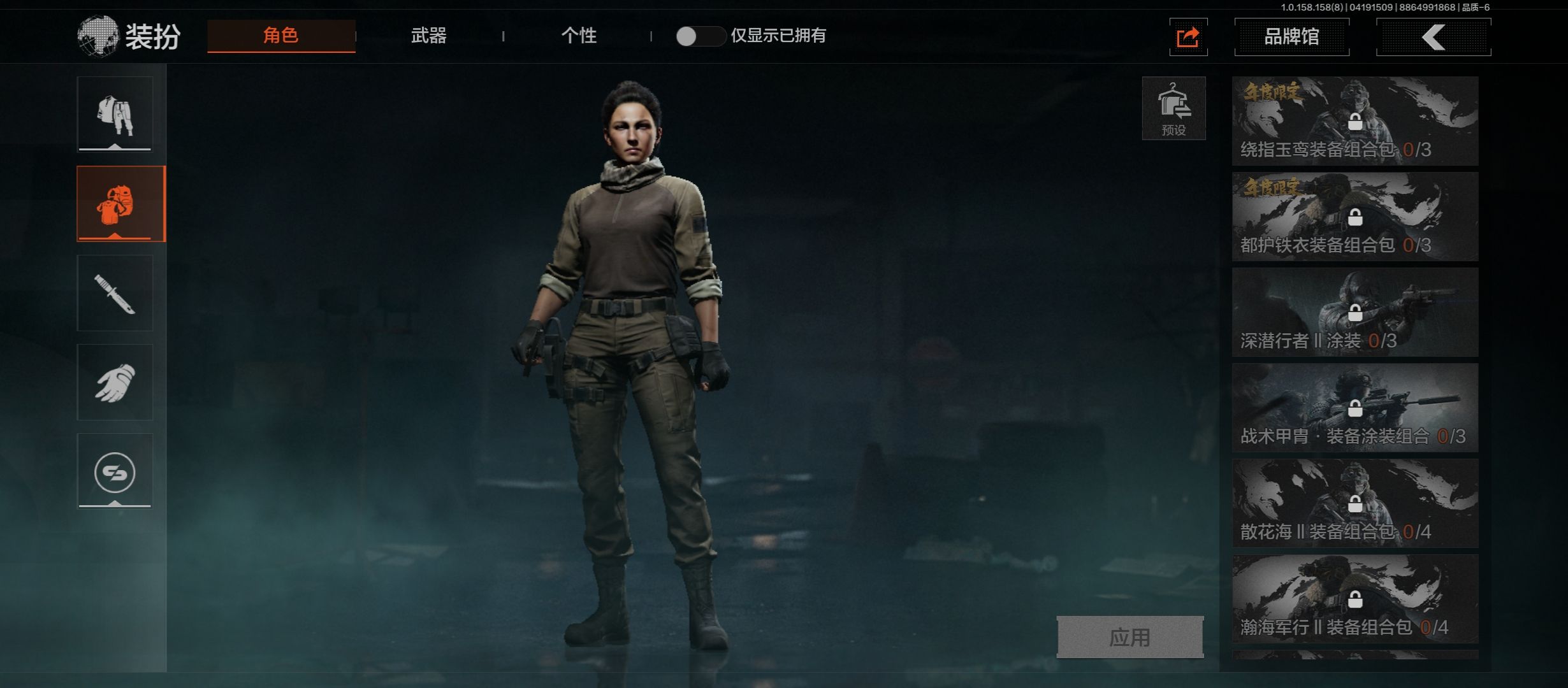Screen dimensions: 1568x688
Task: Select 绕指玉弯装备组合包 bundle
Action: coord(1354,121)
